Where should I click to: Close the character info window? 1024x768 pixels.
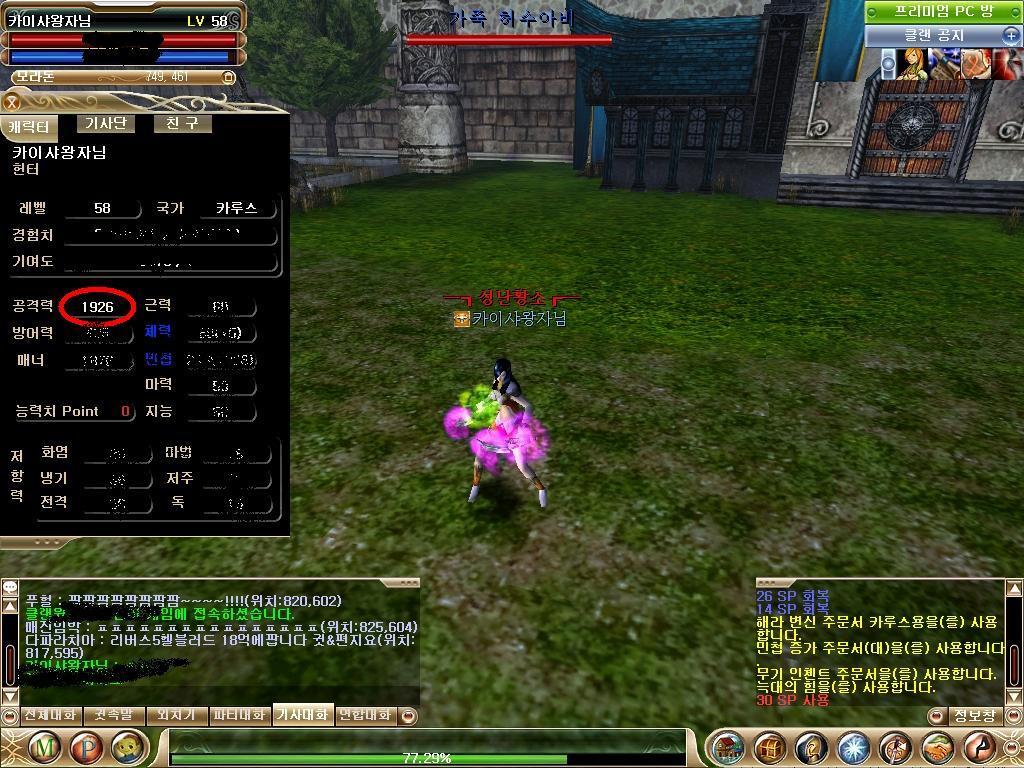click(12, 102)
